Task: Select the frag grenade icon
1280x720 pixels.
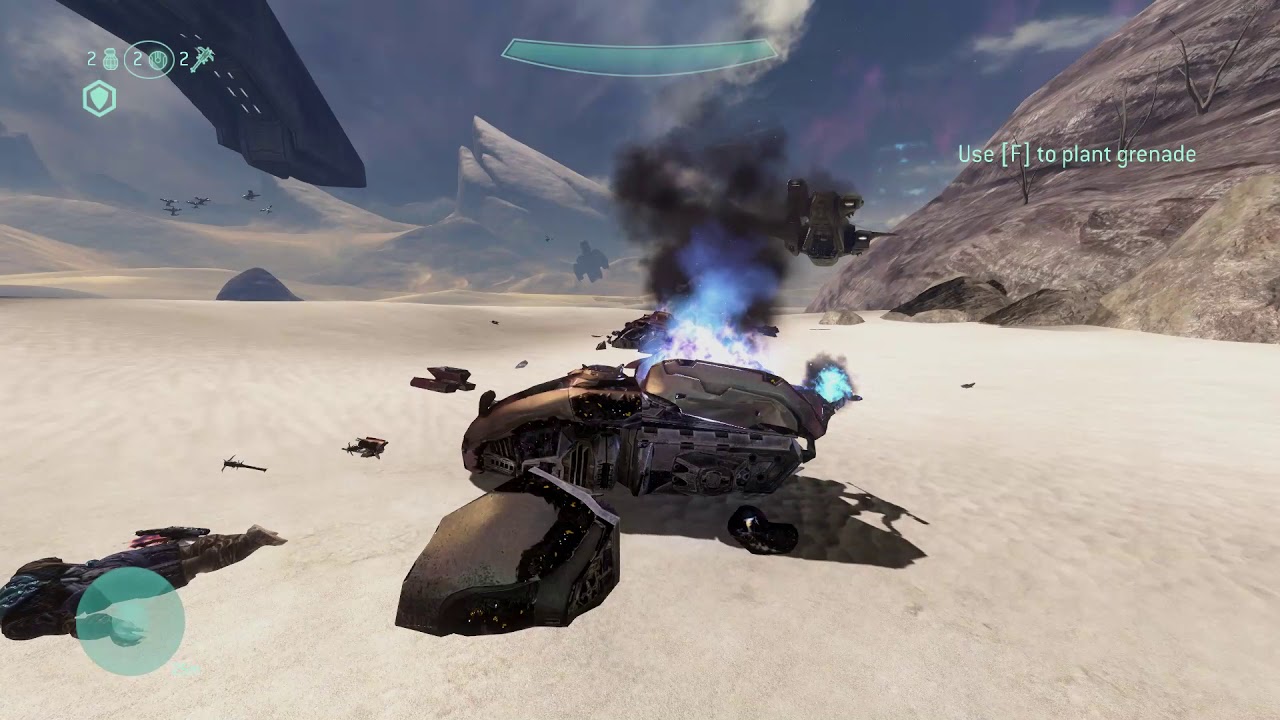Action: click(x=110, y=60)
